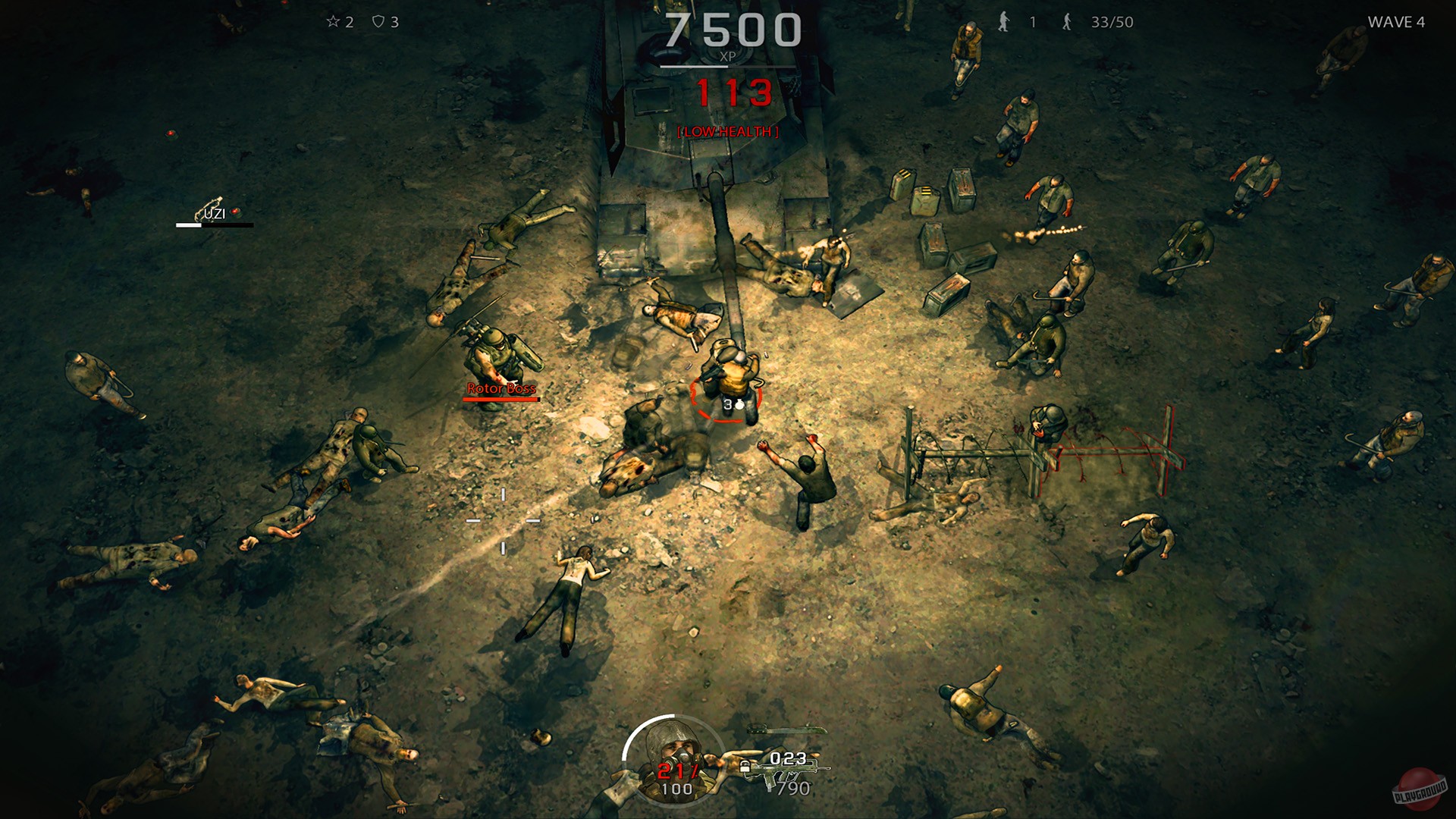Click the star rating icon near XP counter
The width and height of the screenshot is (1456, 819).
[x=332, y=22]
